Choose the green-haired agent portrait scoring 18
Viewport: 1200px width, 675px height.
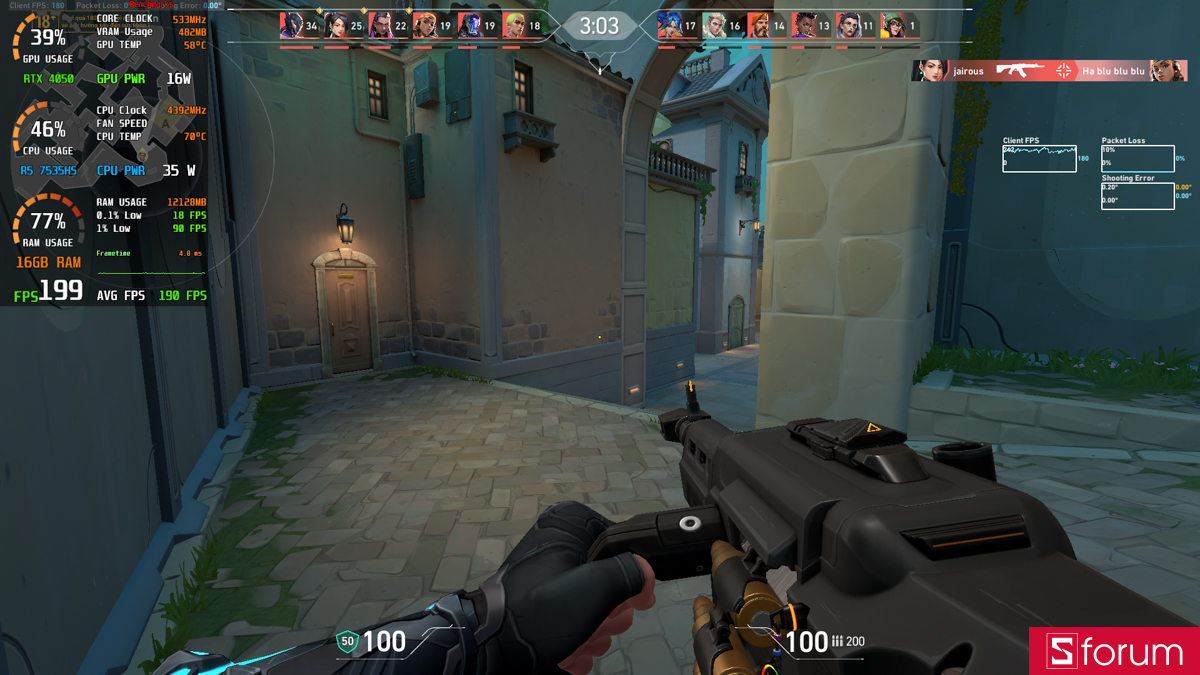[x=514, y=26]
